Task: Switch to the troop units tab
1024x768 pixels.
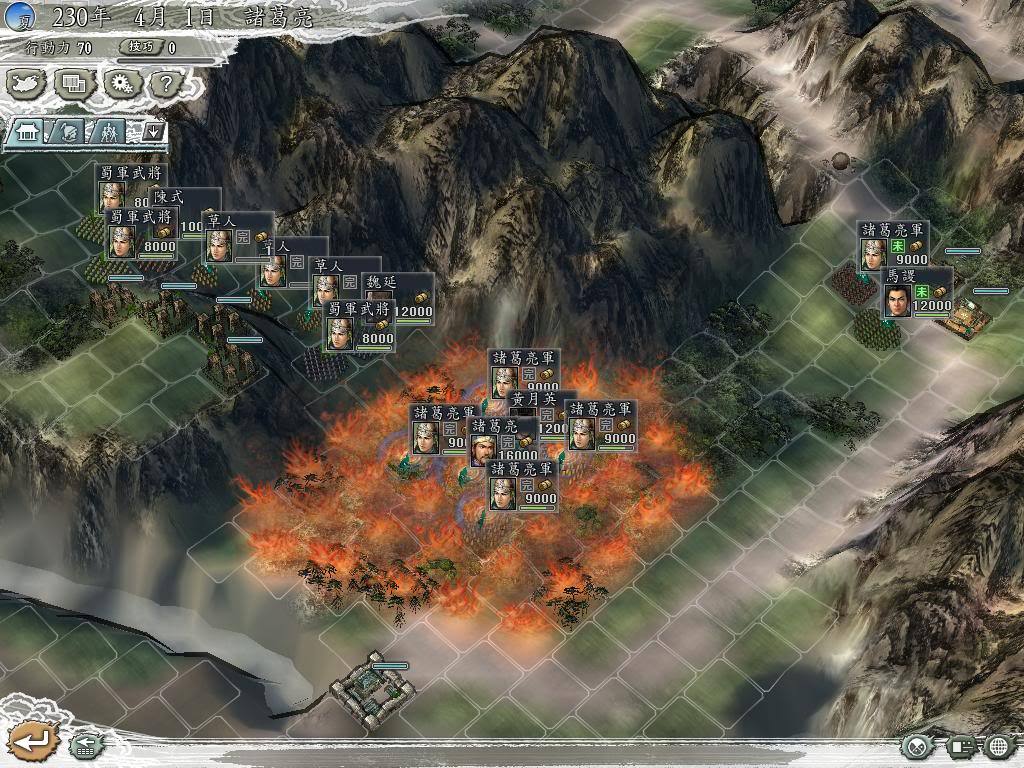Action: coord(109,131)
